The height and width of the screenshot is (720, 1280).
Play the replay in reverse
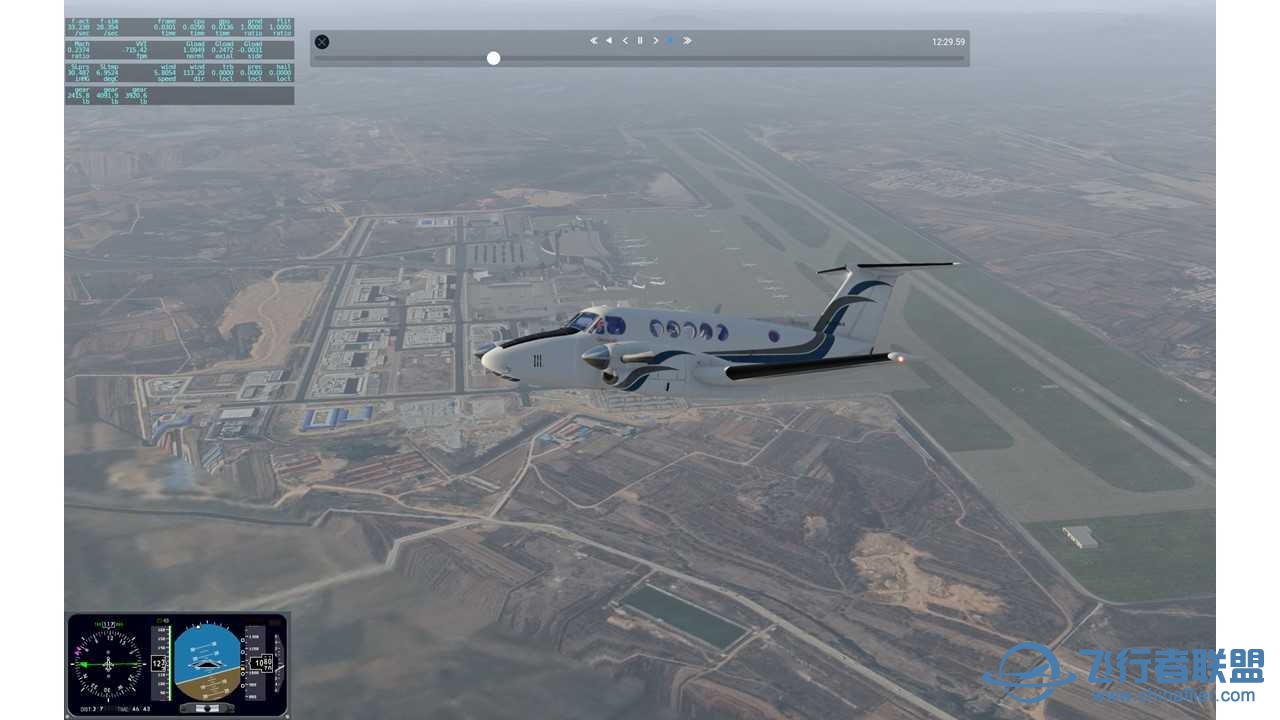(609, 41)
